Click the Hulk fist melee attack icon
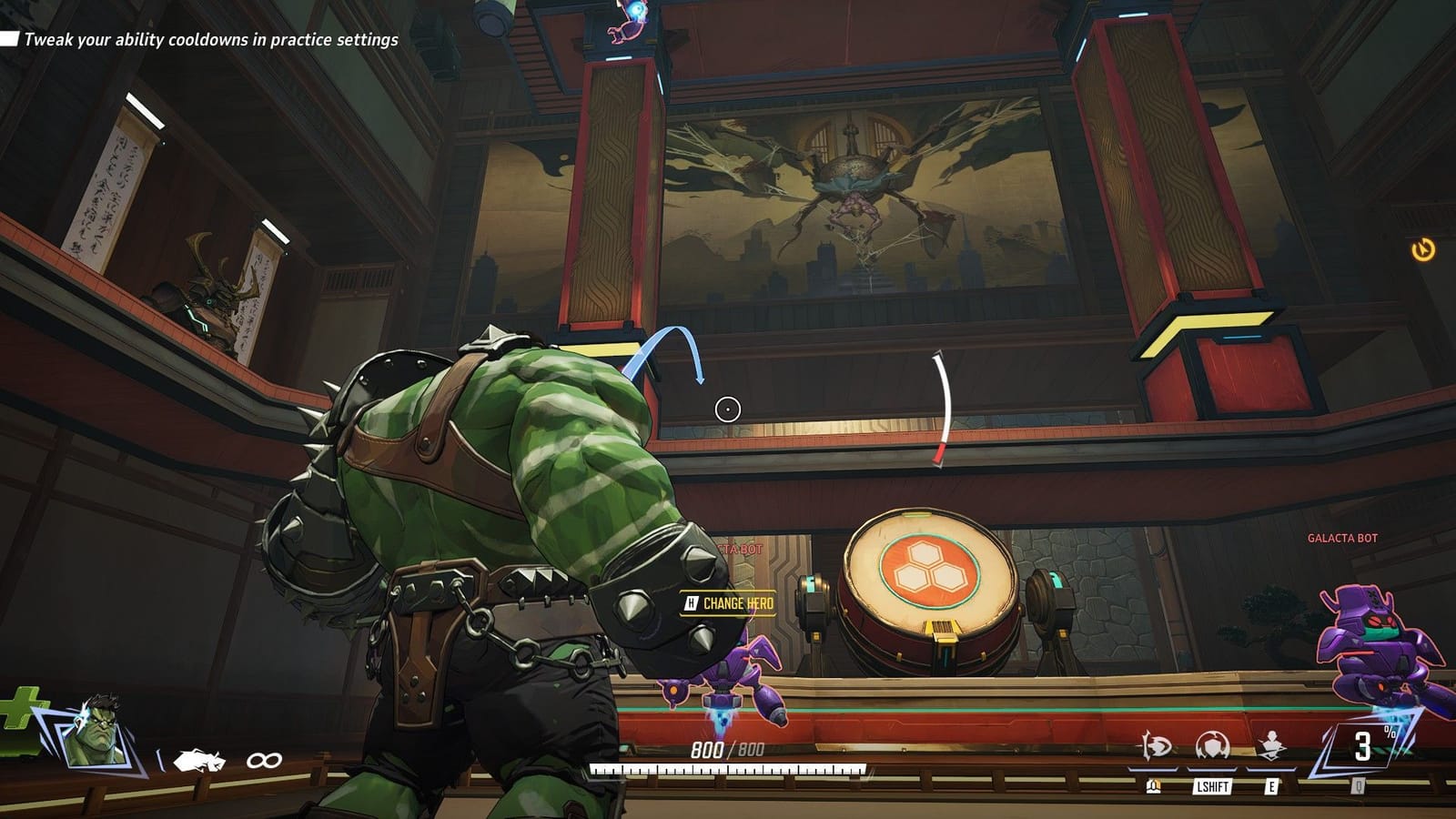The height and width of the screenshot is (819, 1456). click(200, 758)
